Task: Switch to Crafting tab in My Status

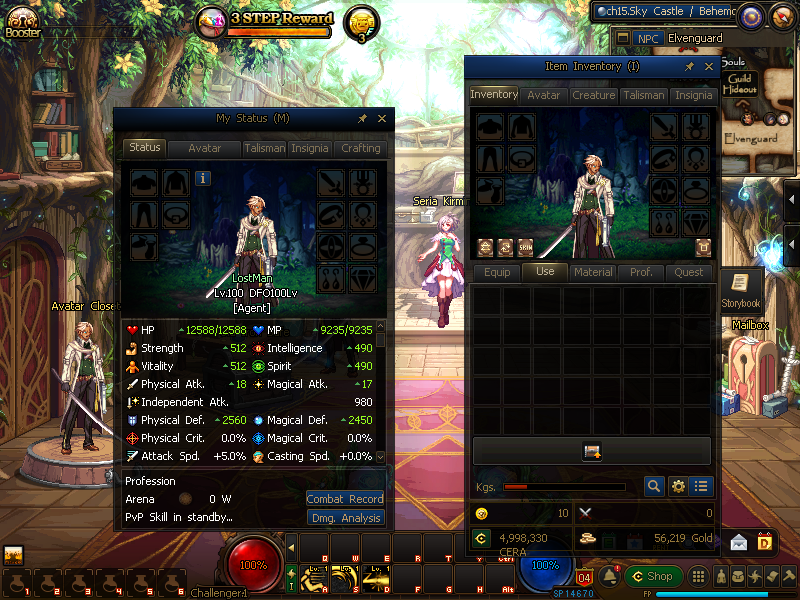Action: (x=360, y=148)
